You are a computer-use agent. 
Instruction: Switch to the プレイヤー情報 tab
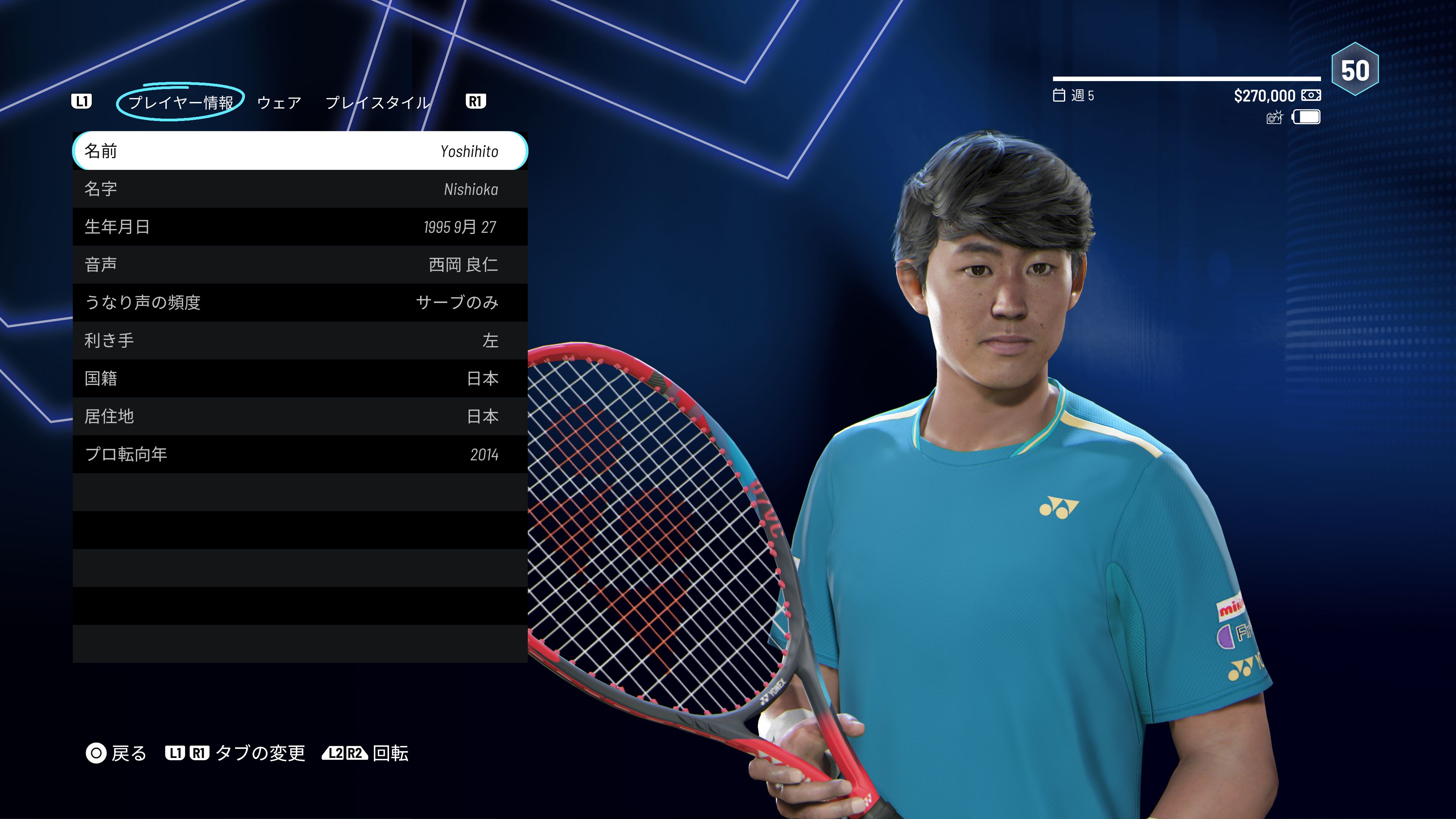click(x=180, y=102)
